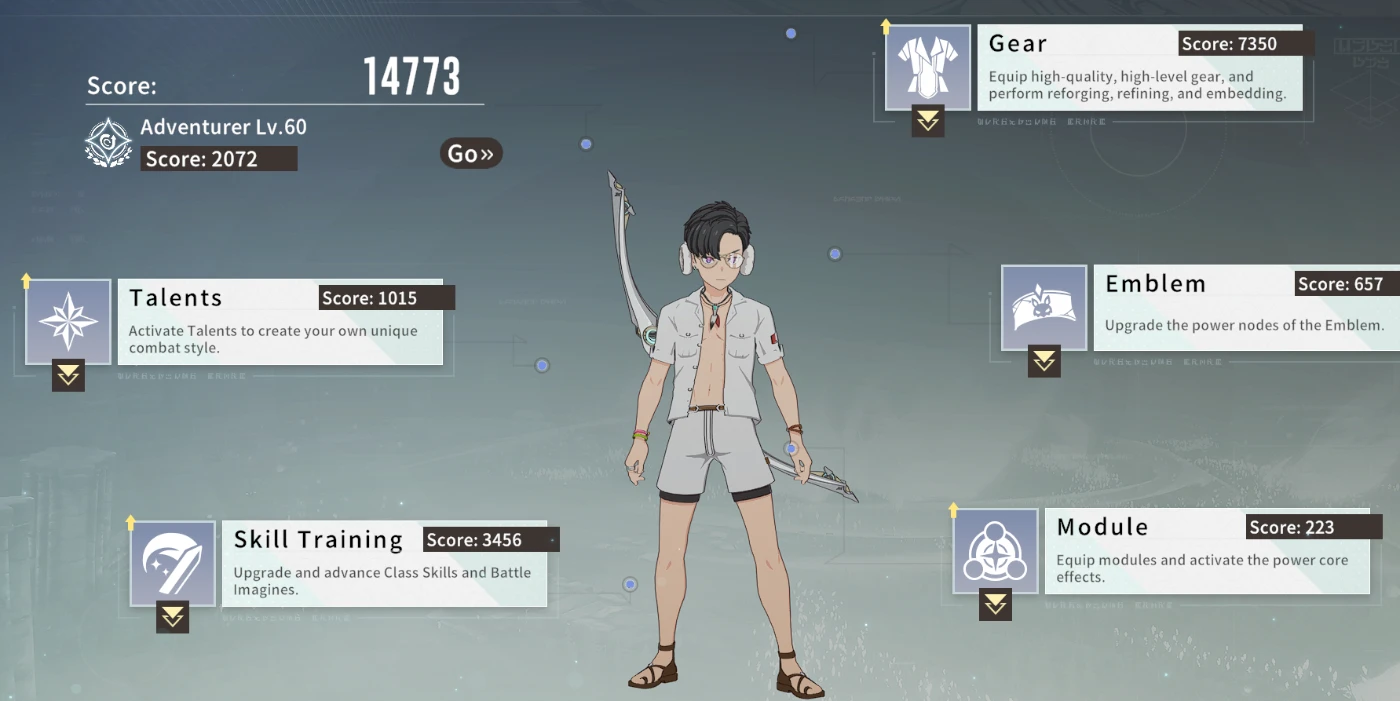This screenshot has height=701, width=1400.
Task: Click the Go button beside Adventurer level
Action: (x=470, y=153)
